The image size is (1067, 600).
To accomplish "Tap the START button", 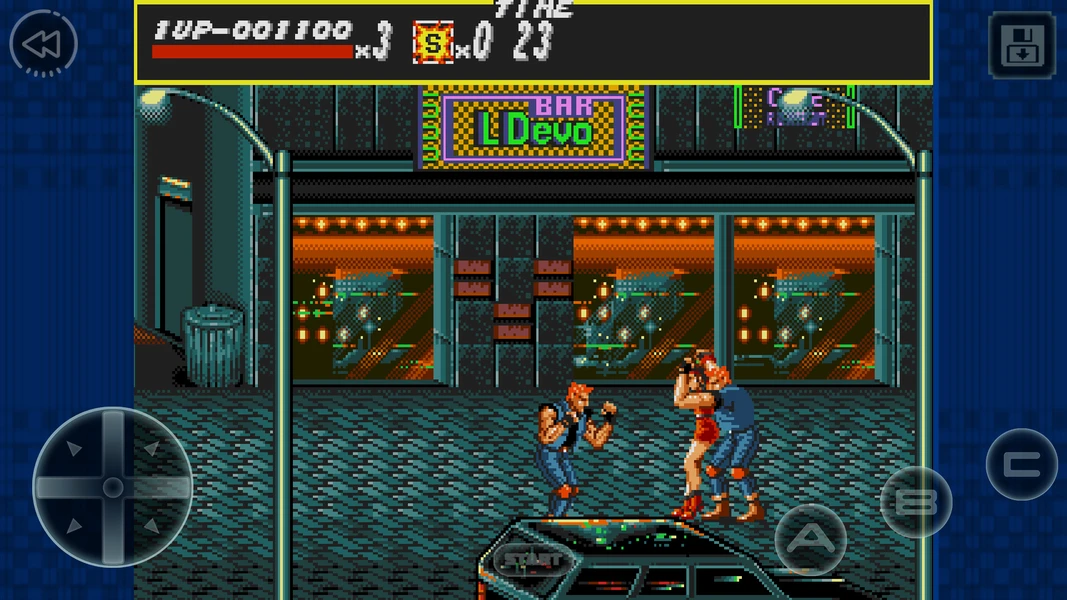I will 528,559.
